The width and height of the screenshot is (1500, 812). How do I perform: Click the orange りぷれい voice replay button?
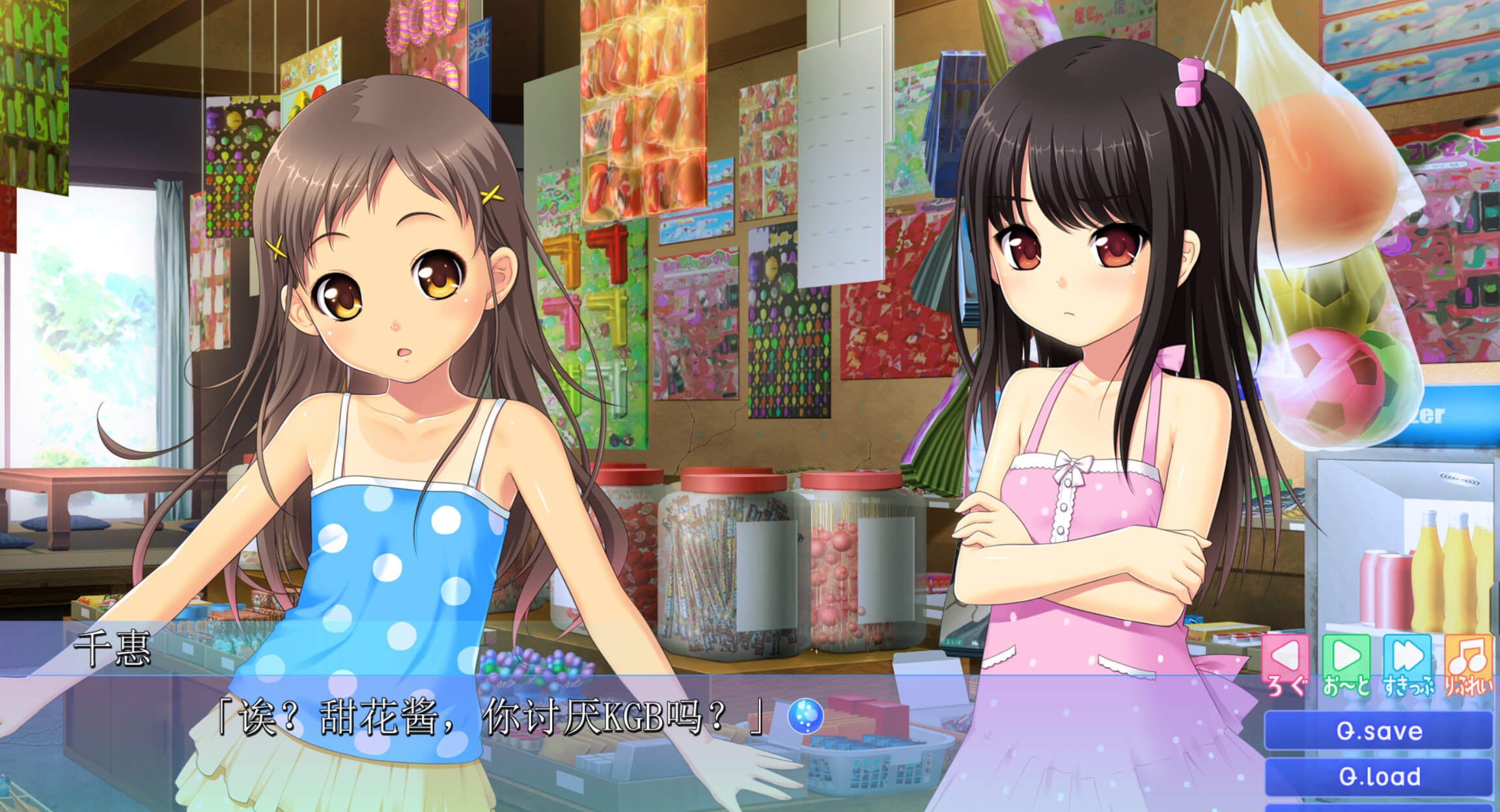click(x=1467, y=662)
